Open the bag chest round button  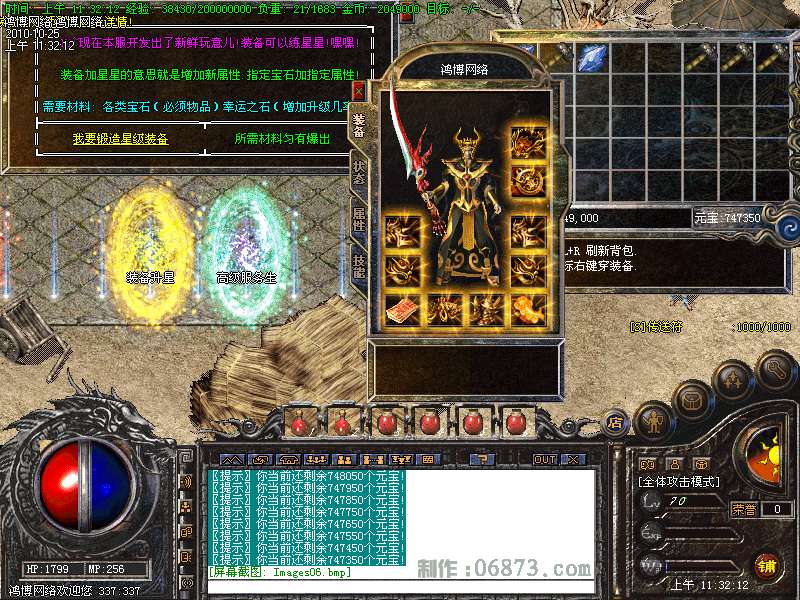pos(692,401)
